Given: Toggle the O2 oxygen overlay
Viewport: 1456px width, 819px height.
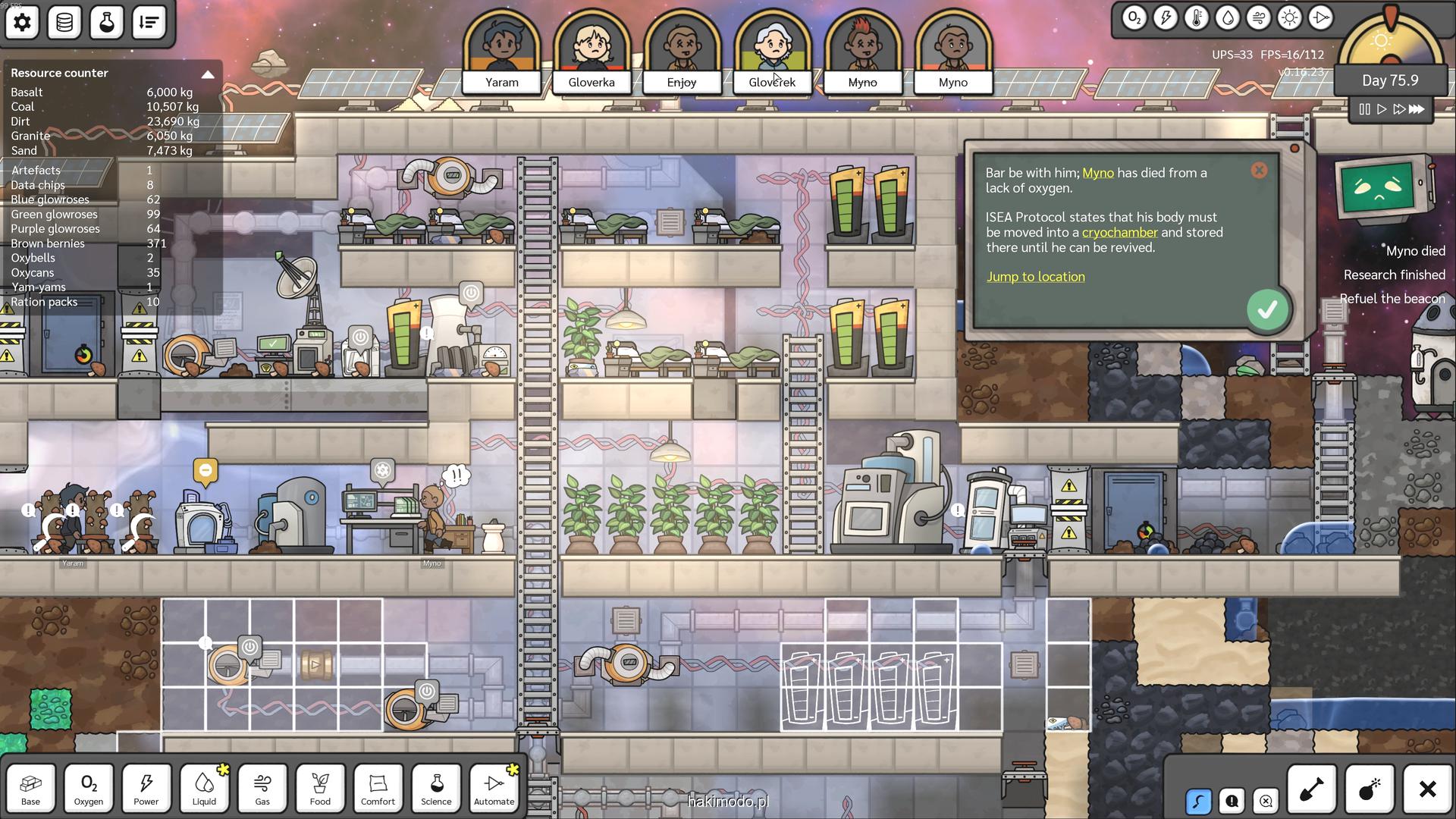Looking at the screenshot, I should tap(1134, 18).
